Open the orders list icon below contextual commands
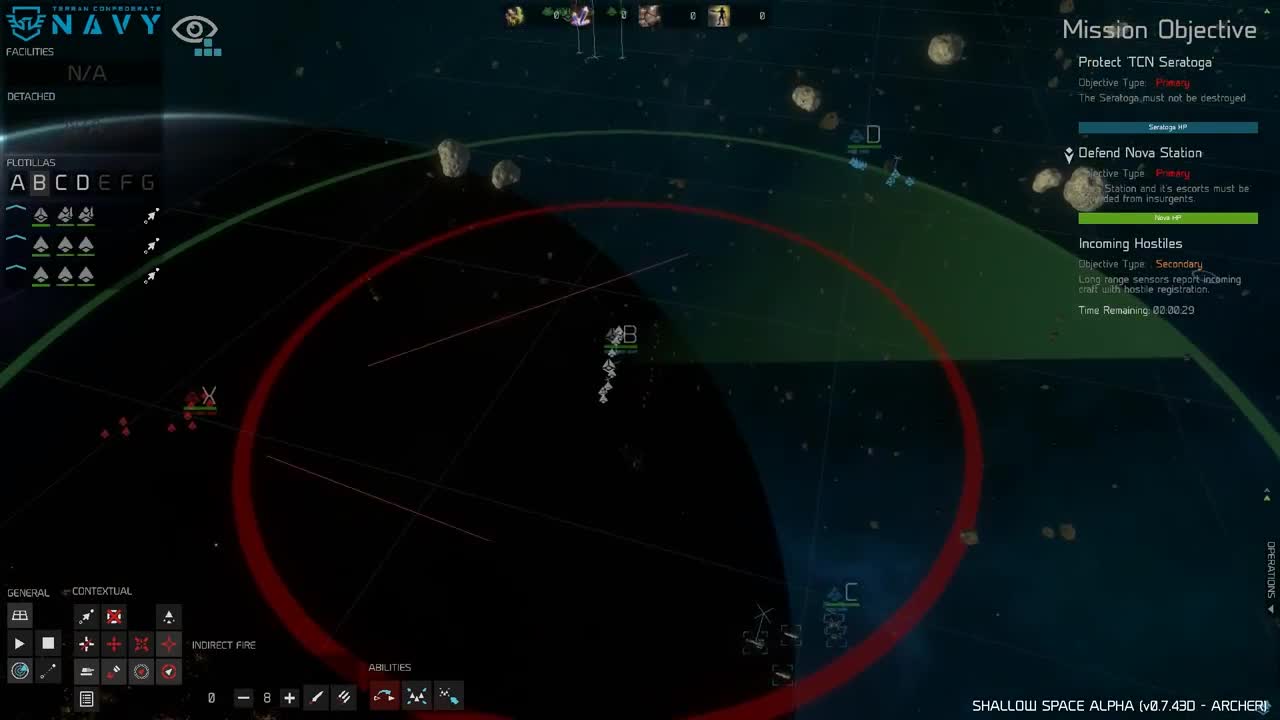The width and height of the screenshot is (1280, 720). [x=86, y=700]
